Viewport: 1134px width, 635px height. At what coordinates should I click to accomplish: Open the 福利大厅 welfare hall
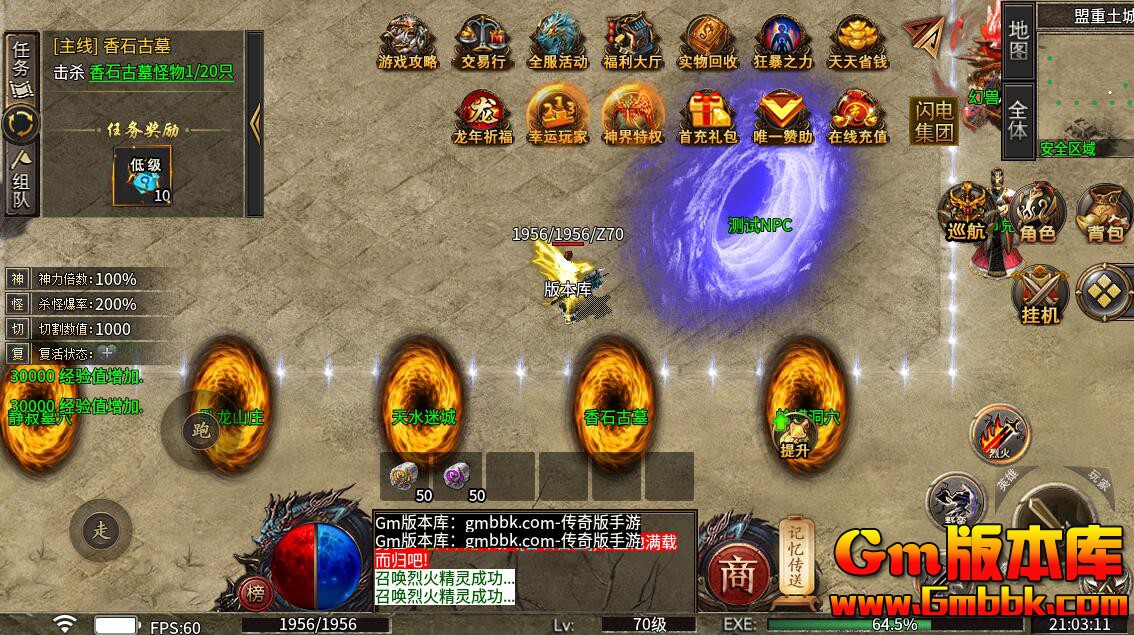coord(632,42)
